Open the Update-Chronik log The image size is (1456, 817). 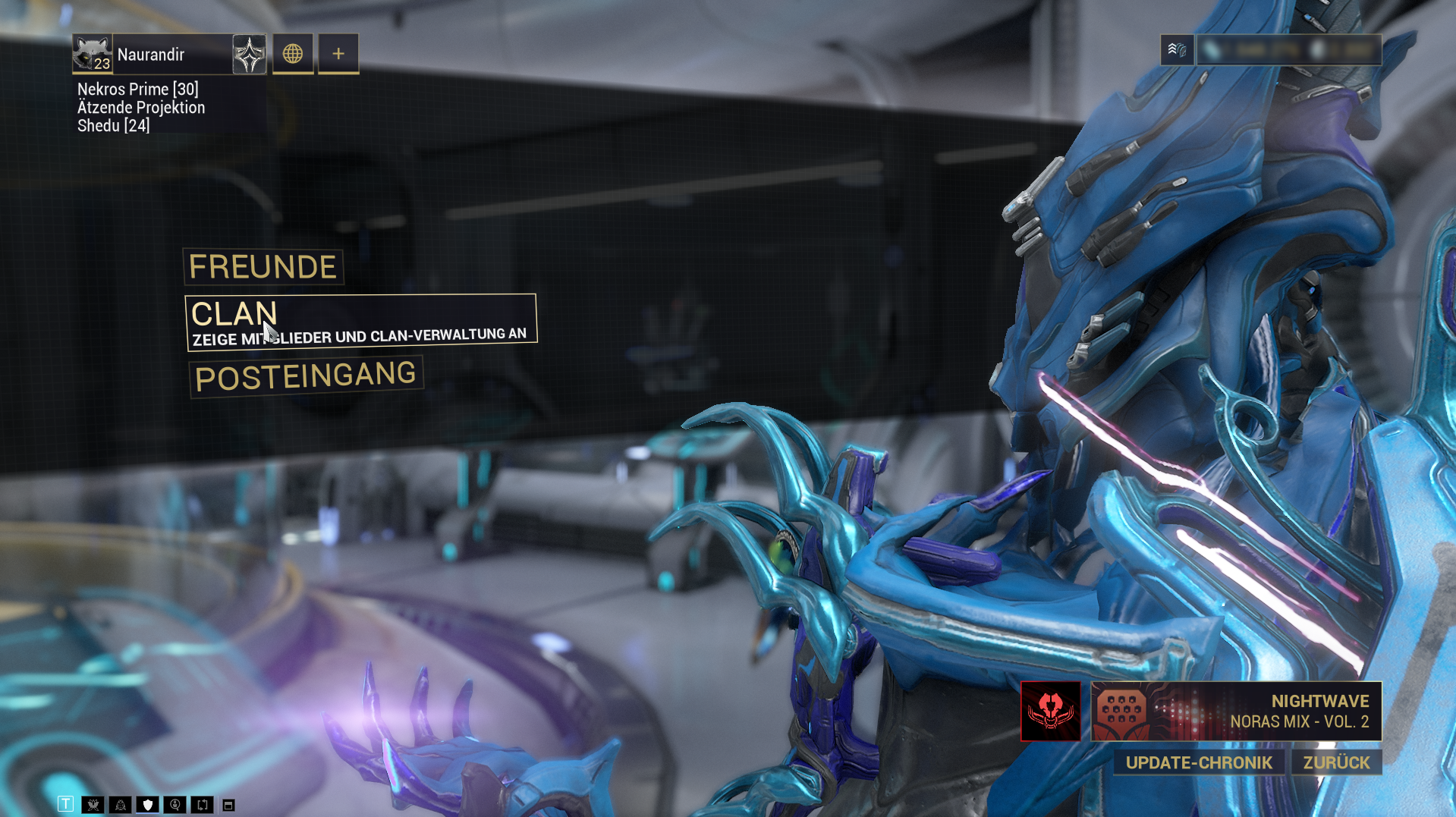pos(1199,762)
